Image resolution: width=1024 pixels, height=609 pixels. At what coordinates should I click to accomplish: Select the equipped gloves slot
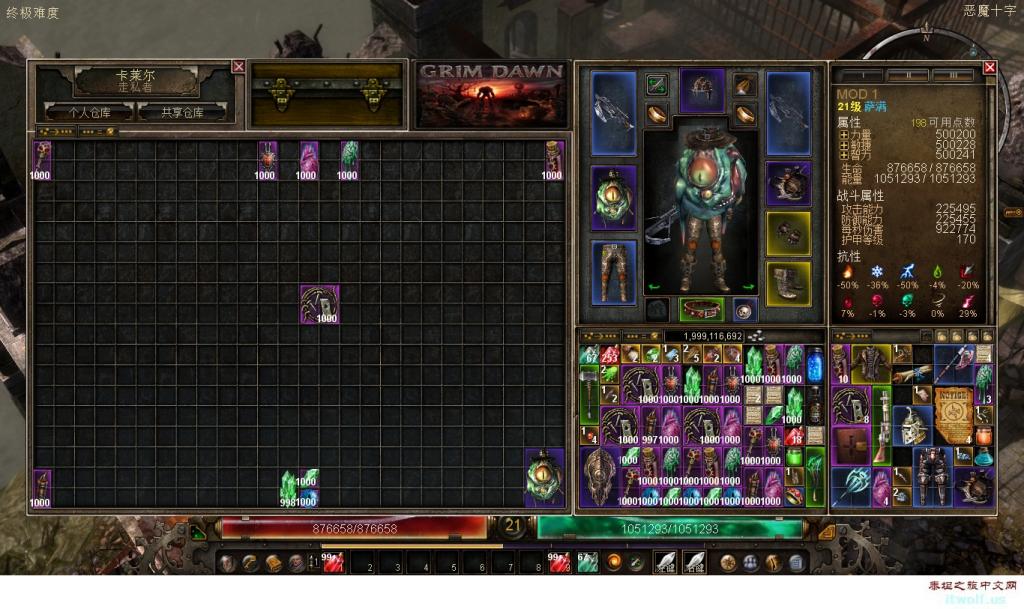788,232
